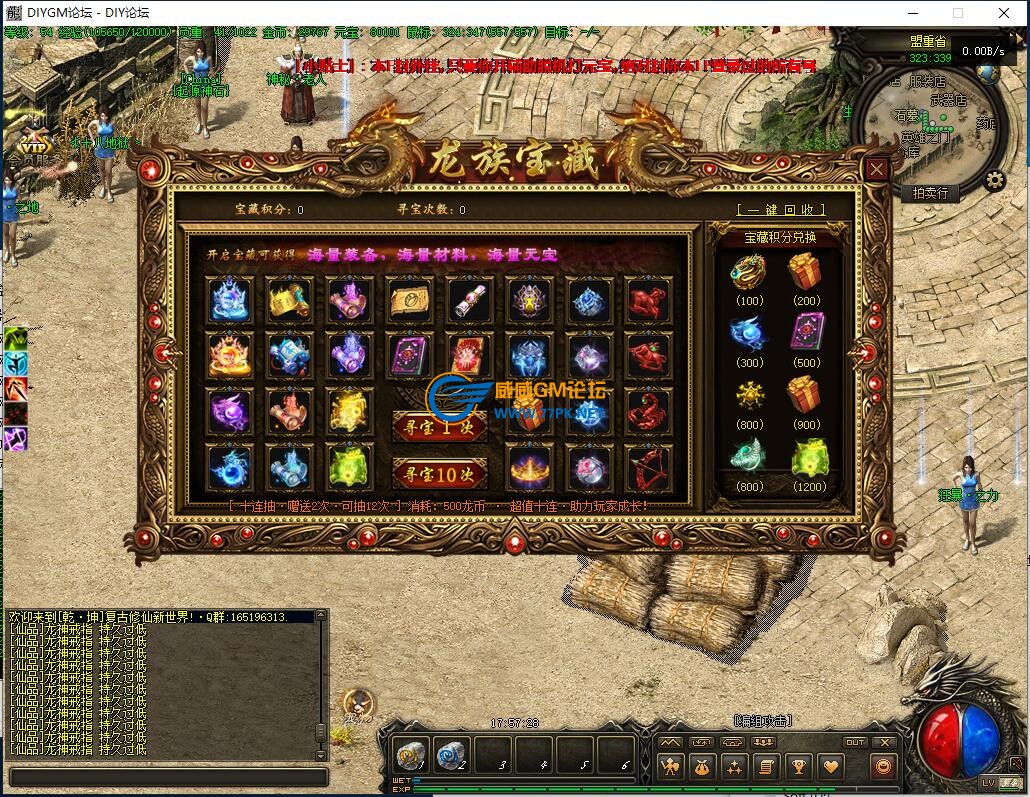Click the 一键回收 recycle link
Viewport: 1030px width, 797px height.
(x=781, y=210)
